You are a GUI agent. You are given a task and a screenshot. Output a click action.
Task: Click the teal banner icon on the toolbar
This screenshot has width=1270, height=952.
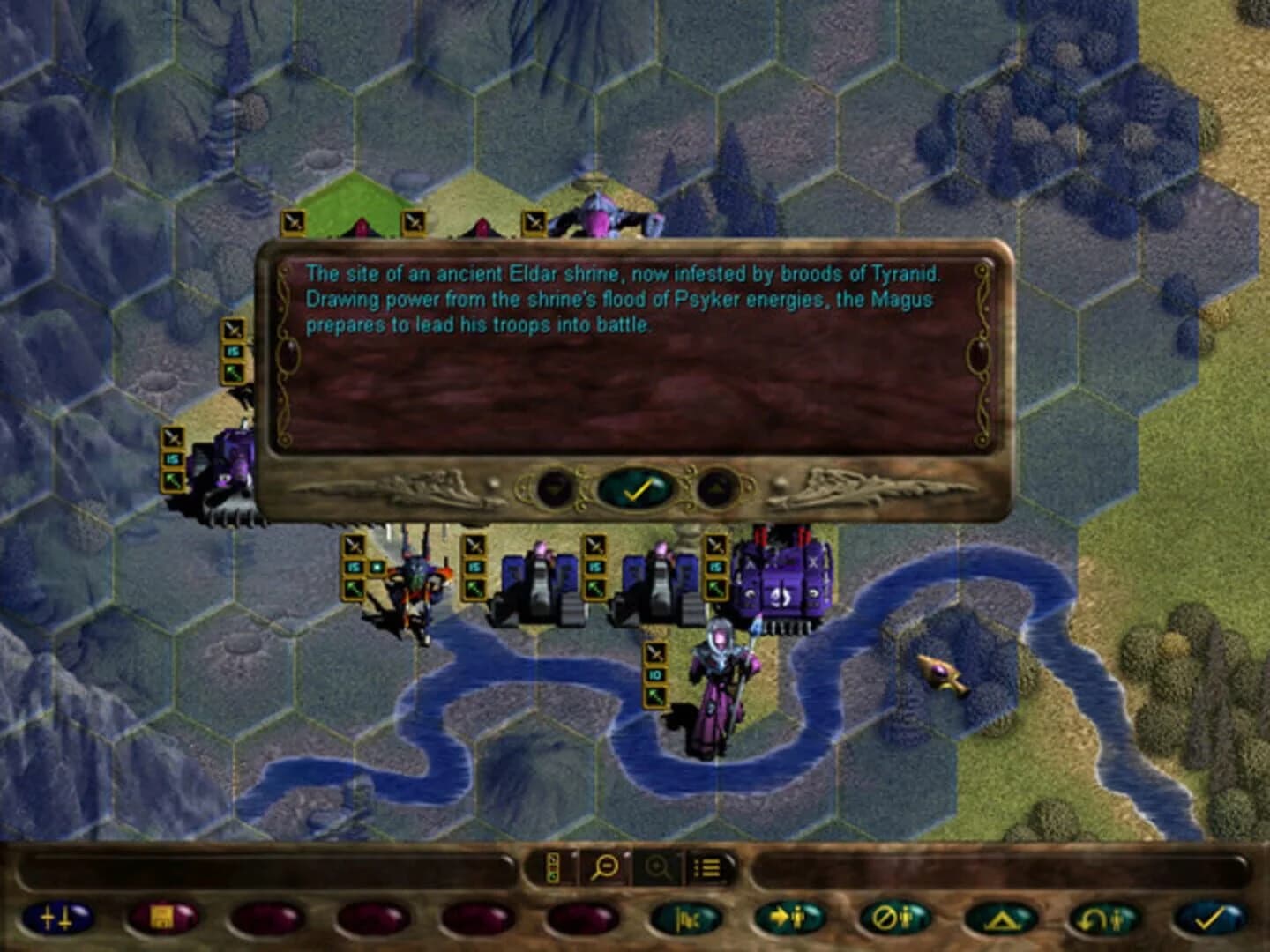tap(684, 917)
